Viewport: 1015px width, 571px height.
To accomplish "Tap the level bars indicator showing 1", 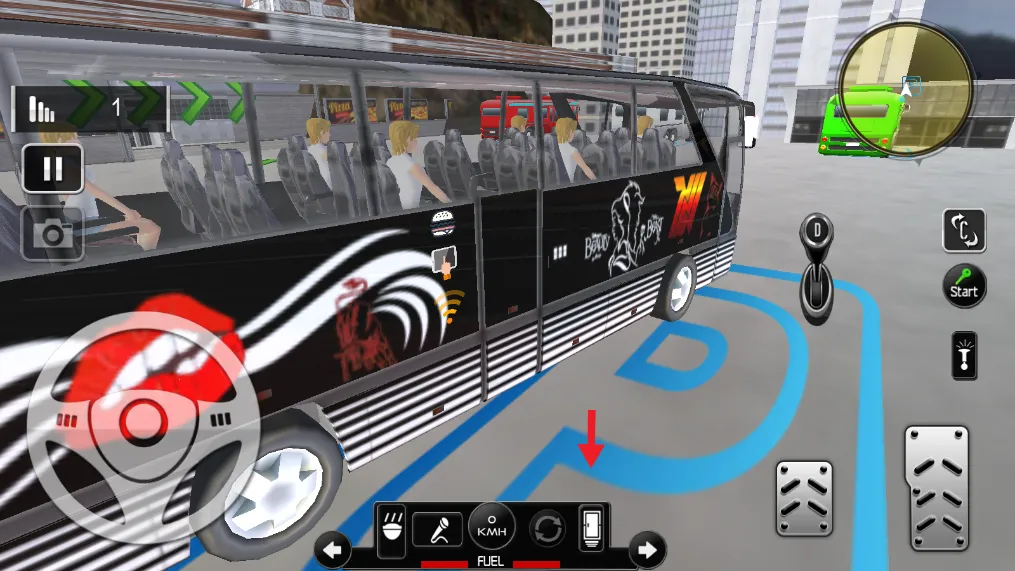I will (42, 107).
